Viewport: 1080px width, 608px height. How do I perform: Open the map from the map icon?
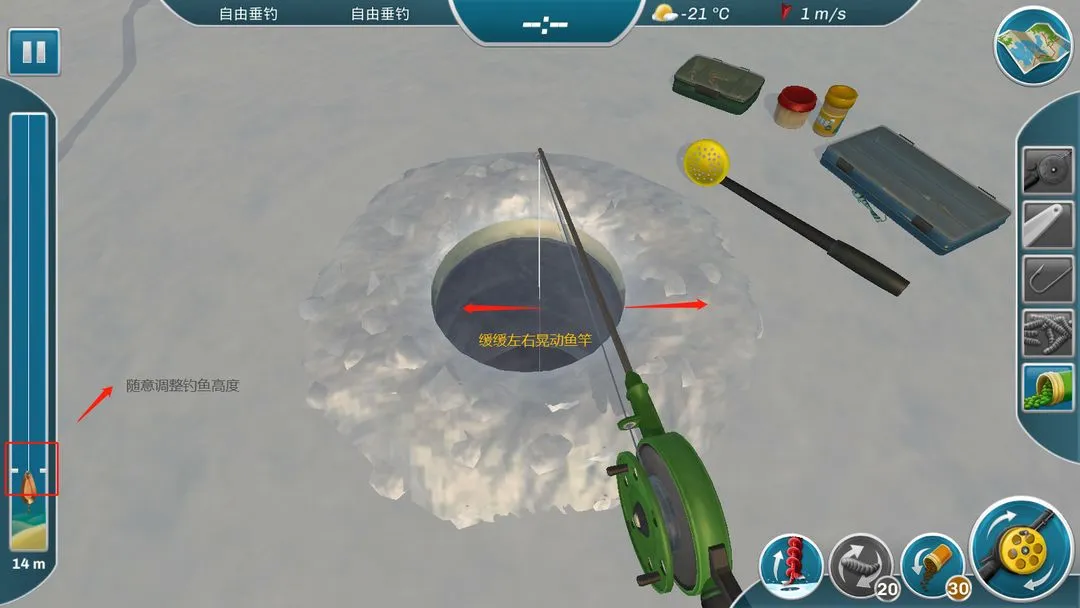tap(1033, 46)
